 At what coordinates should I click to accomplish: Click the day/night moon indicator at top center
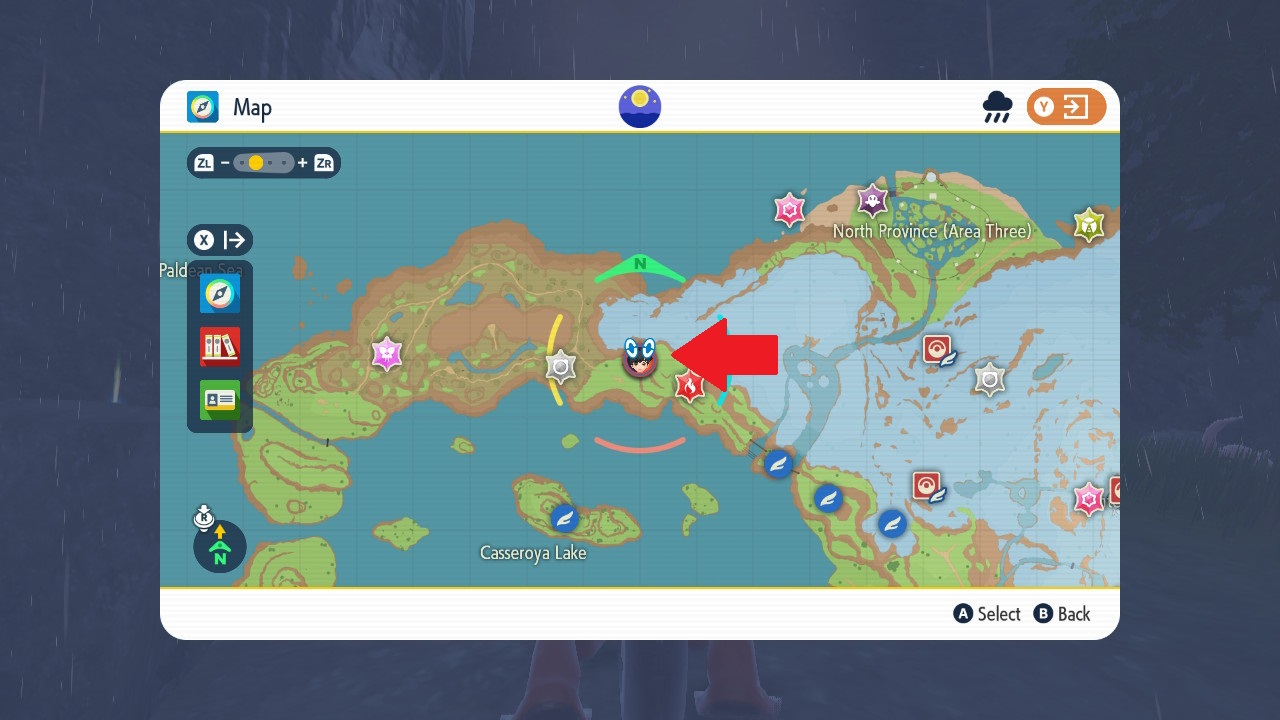(639, 105)
